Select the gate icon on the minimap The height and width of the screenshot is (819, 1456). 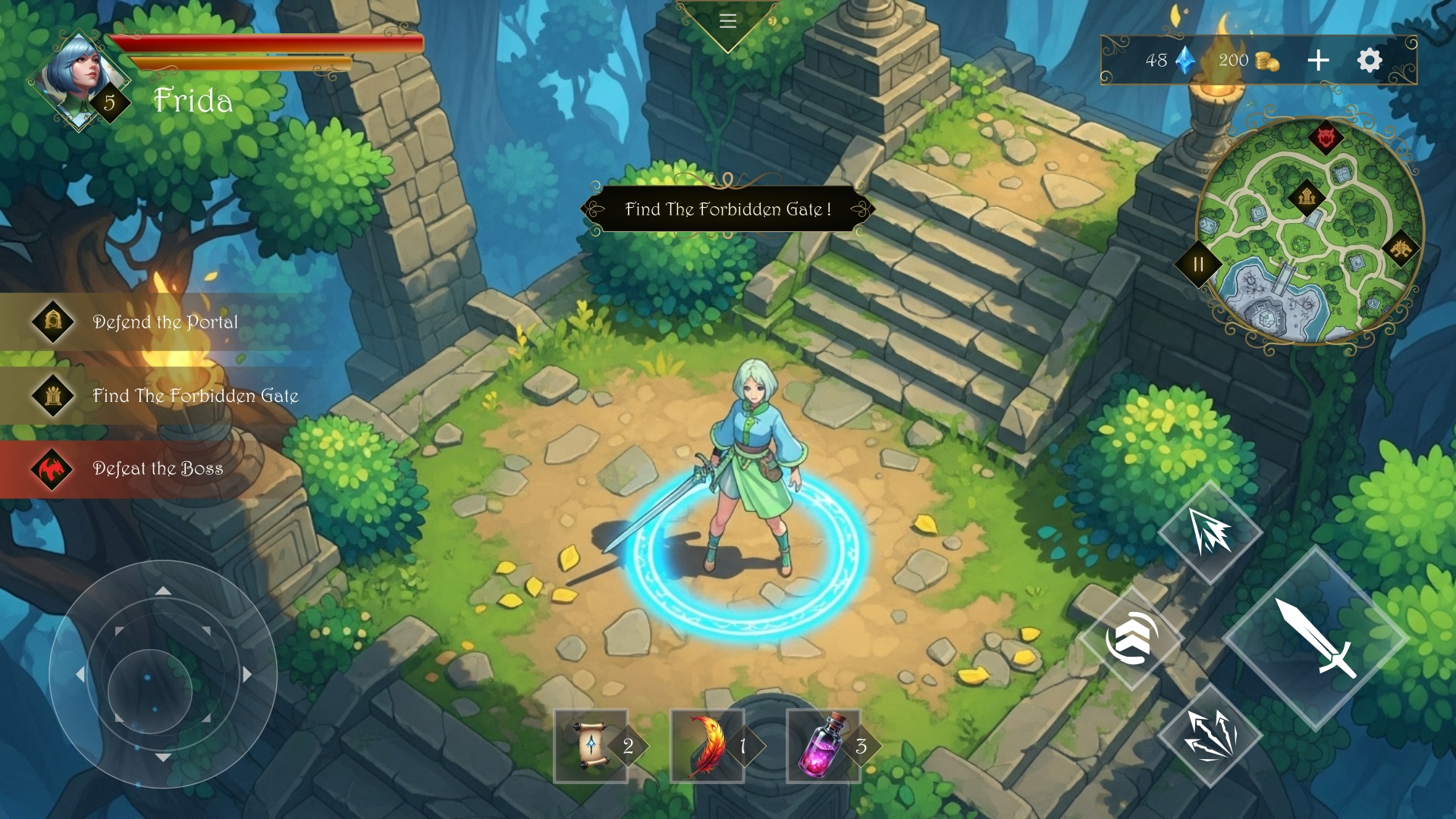[1307, 197]
